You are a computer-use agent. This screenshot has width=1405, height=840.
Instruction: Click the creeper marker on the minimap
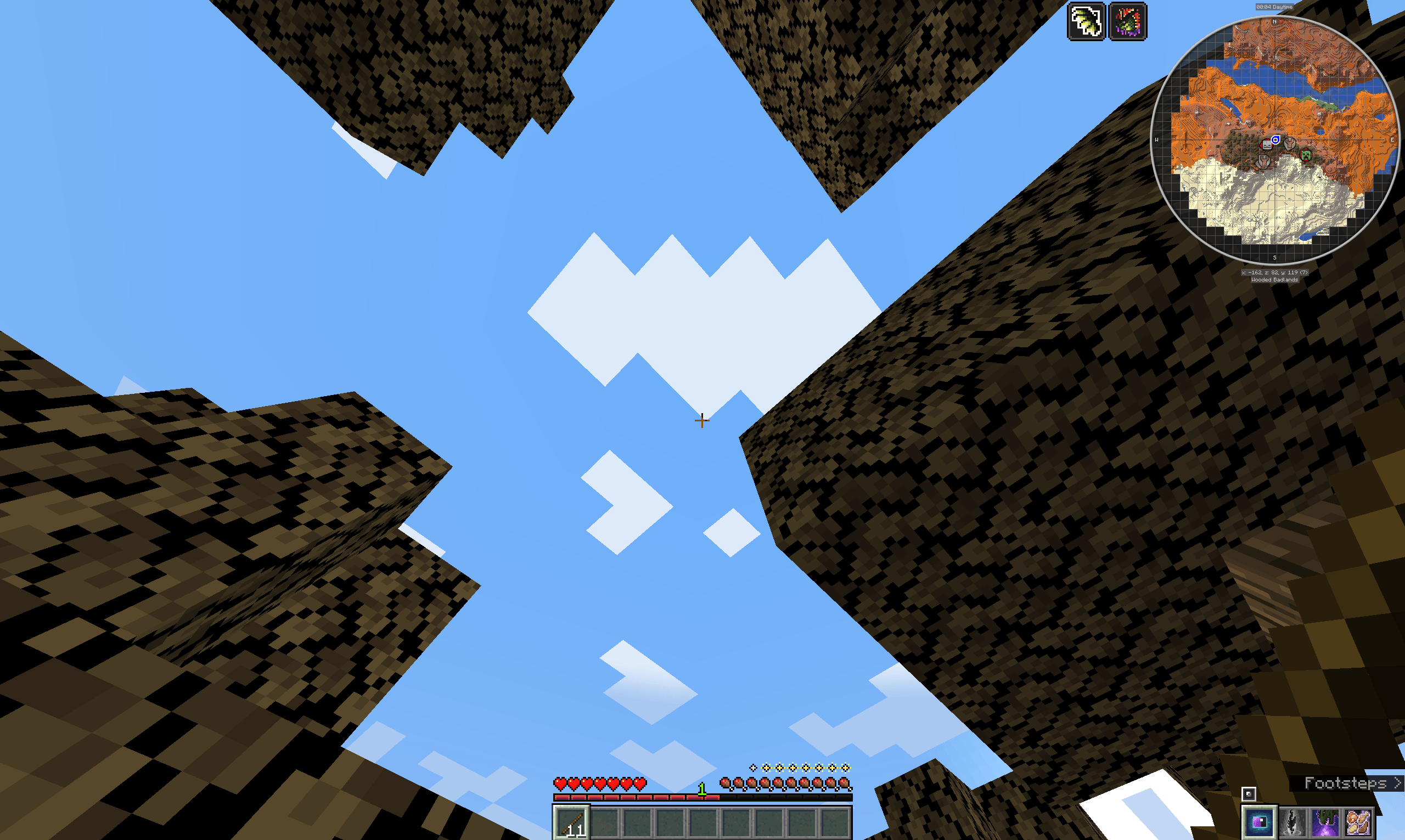1306,156
